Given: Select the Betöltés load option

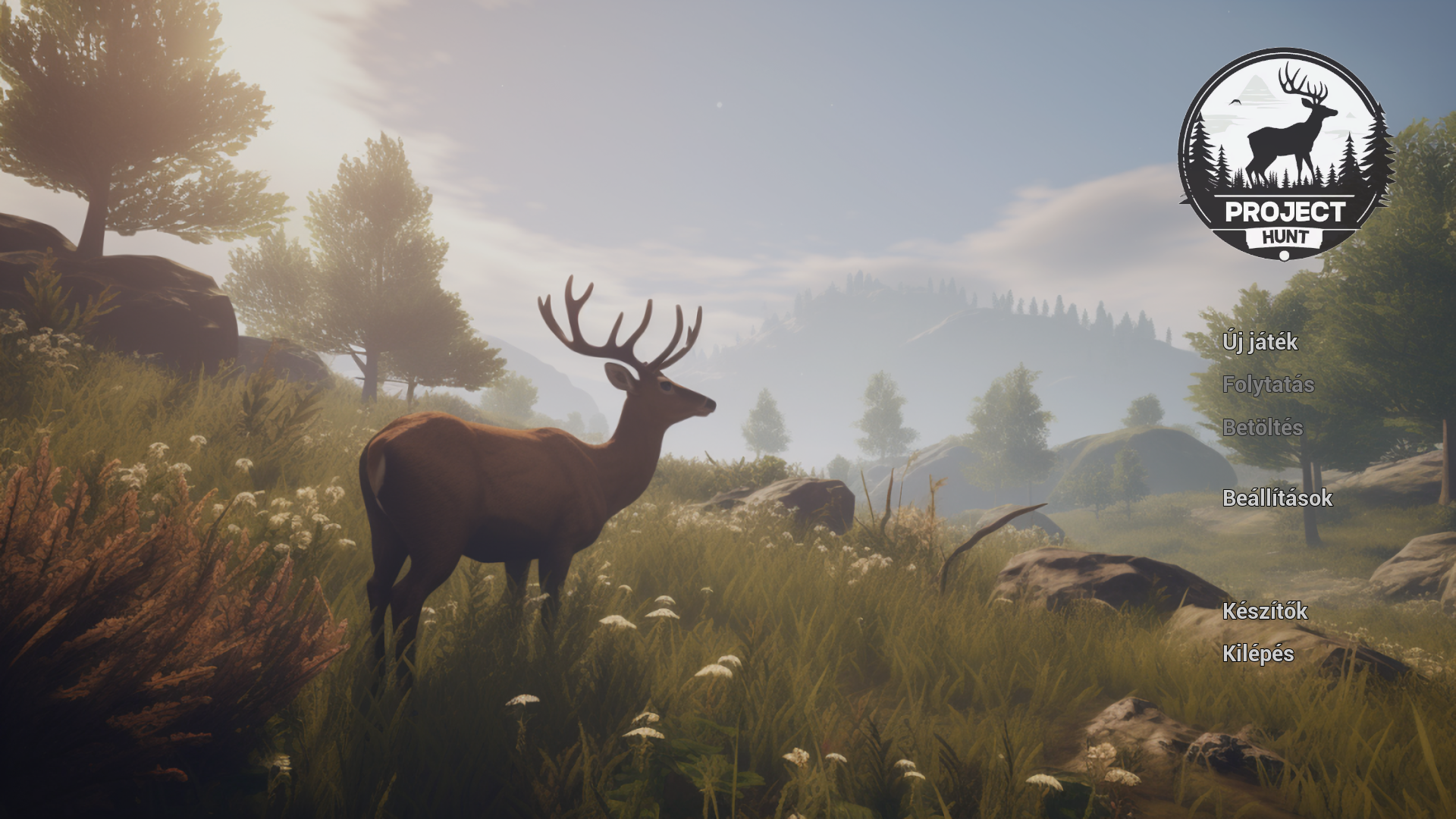Looking at the screenshot, I should tap(1263, 428).
